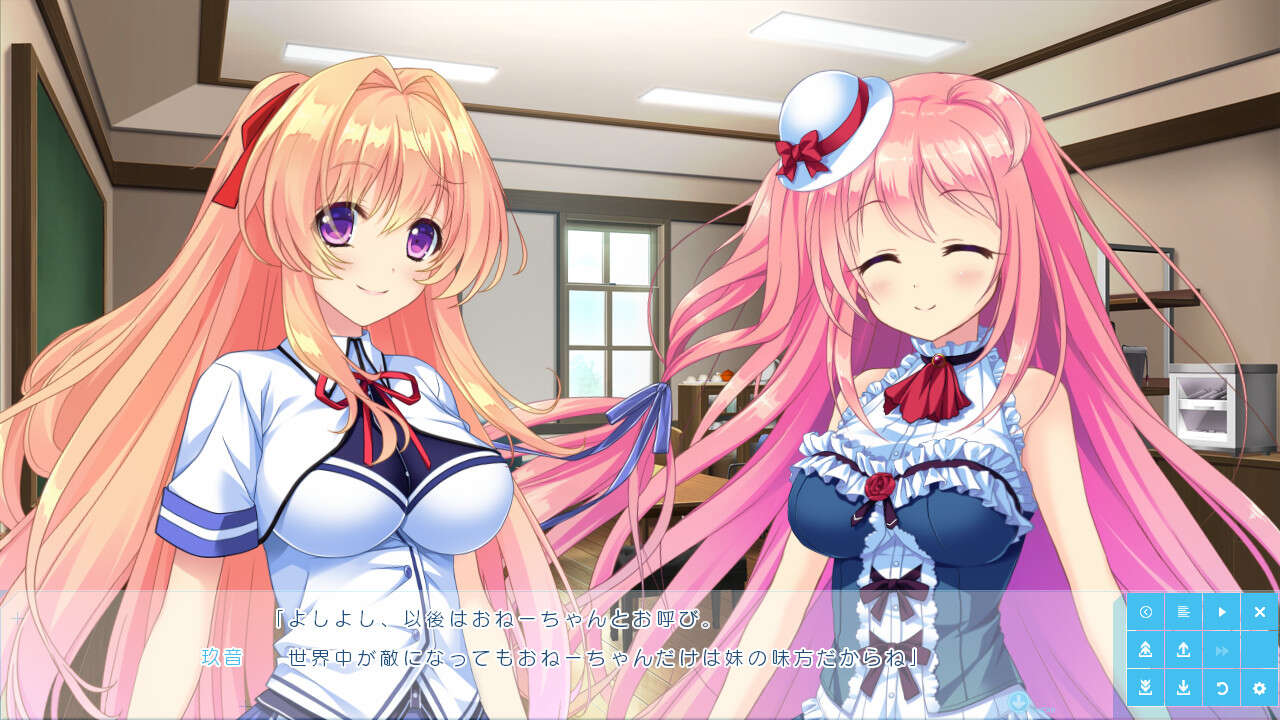Hide the message window with the X icon
Image resolution: width=1280 pixels, height=720 pixels.
1260,612
